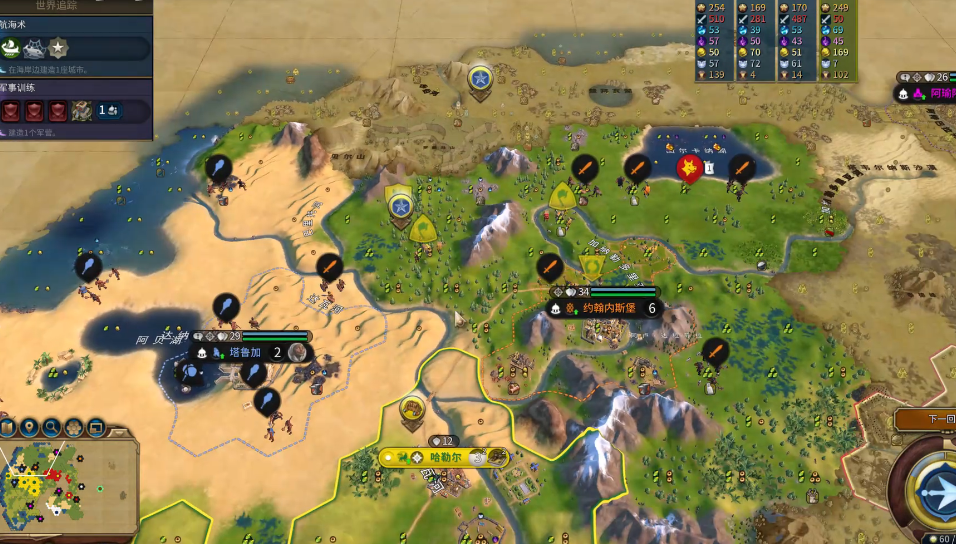This screenshot has width=956, height=544.
Task: Select the 约翰内斯堡 city banner
Action: coord(609,308)
